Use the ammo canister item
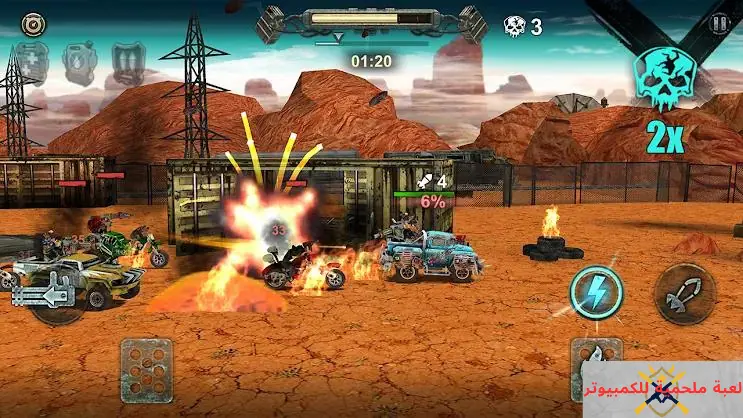This screenshot has width=743, height=418. pyautogui.click(x=126, y=63)
